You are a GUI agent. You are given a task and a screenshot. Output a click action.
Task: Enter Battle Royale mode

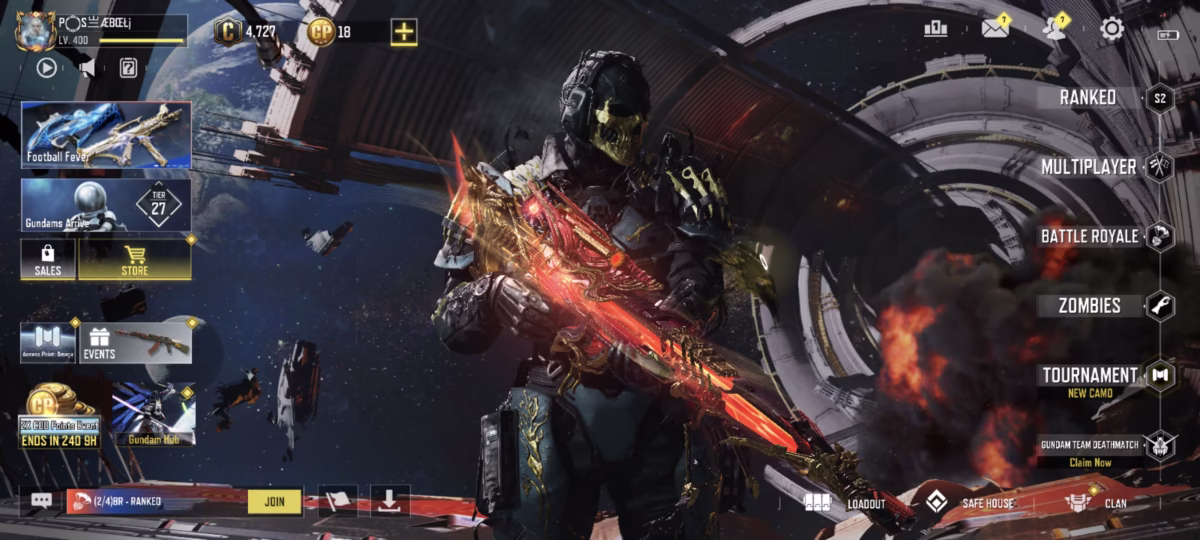click(1089, 236)
